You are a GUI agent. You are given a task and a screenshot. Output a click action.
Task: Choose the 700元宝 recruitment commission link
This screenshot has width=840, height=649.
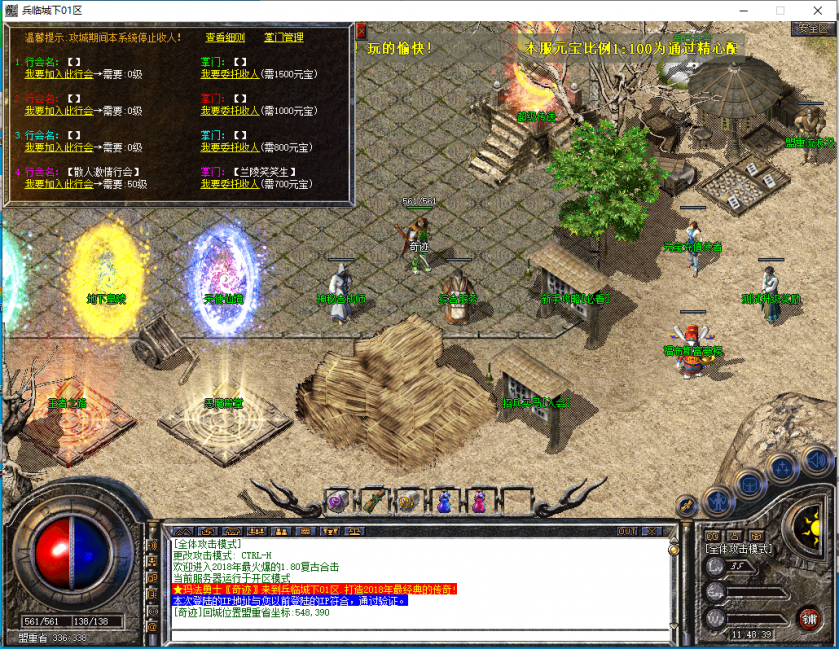tap(229, 184)
